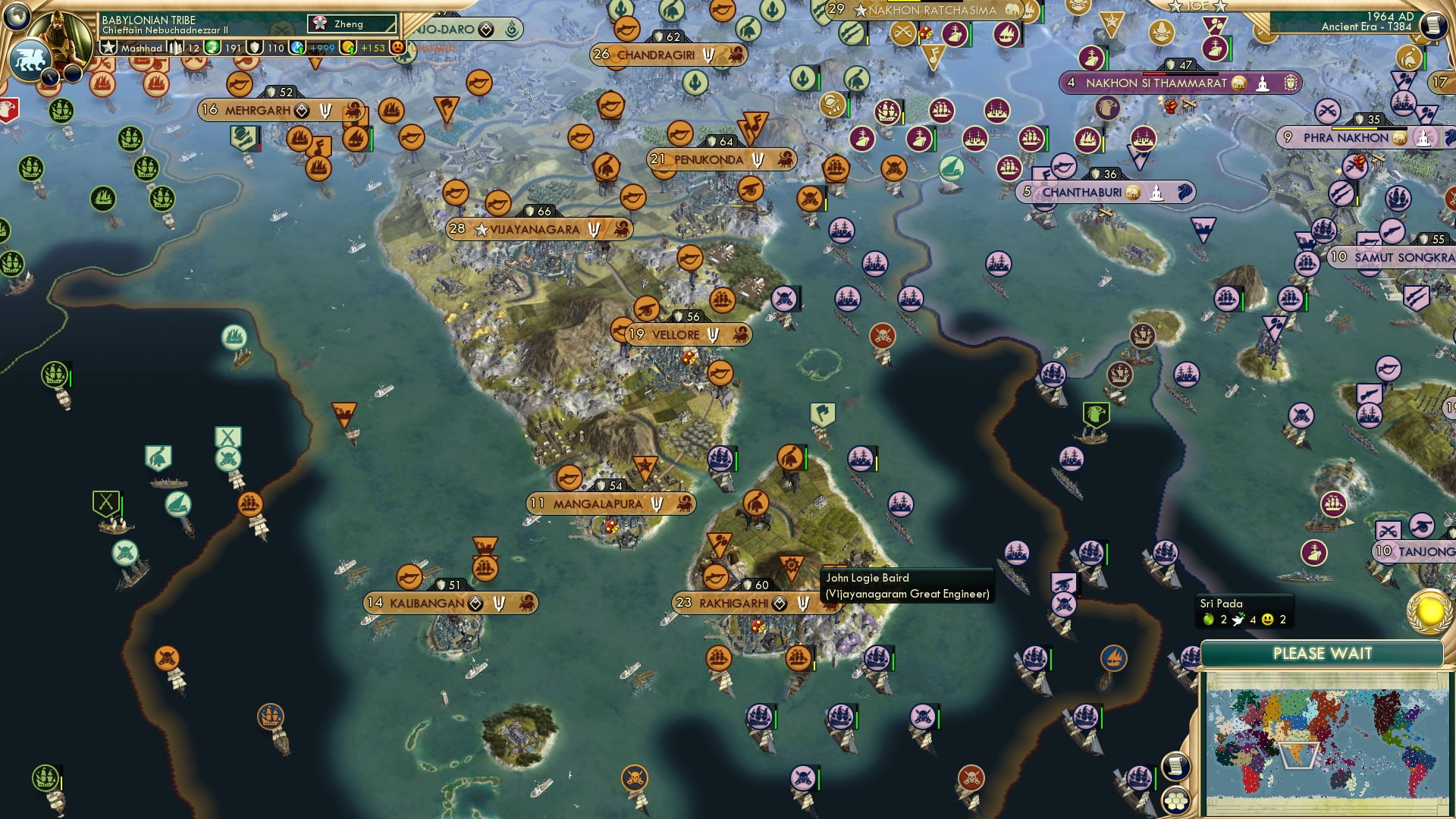Open the globe icon at top-left corner
Viewport: 1456px width, 819px height.
pyautogui.click(x=17, y=14)
